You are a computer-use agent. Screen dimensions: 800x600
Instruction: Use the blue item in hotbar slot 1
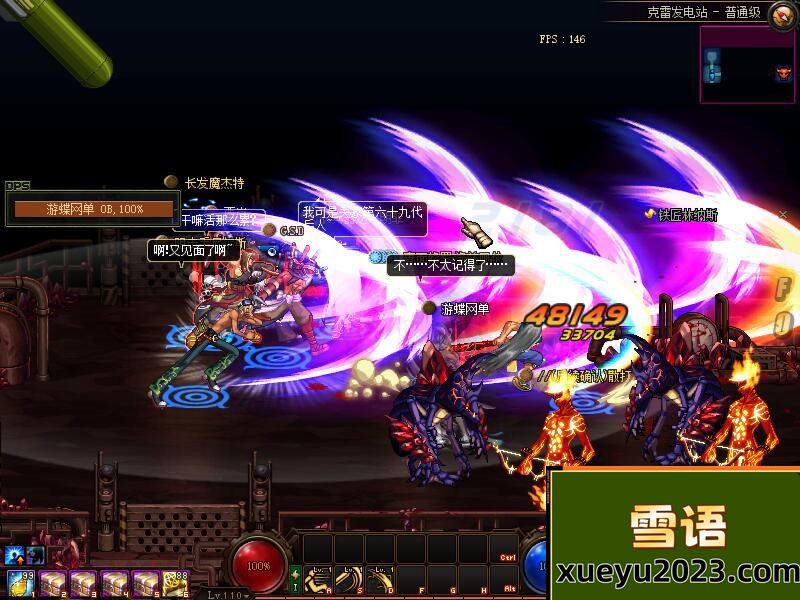(18, 581)
